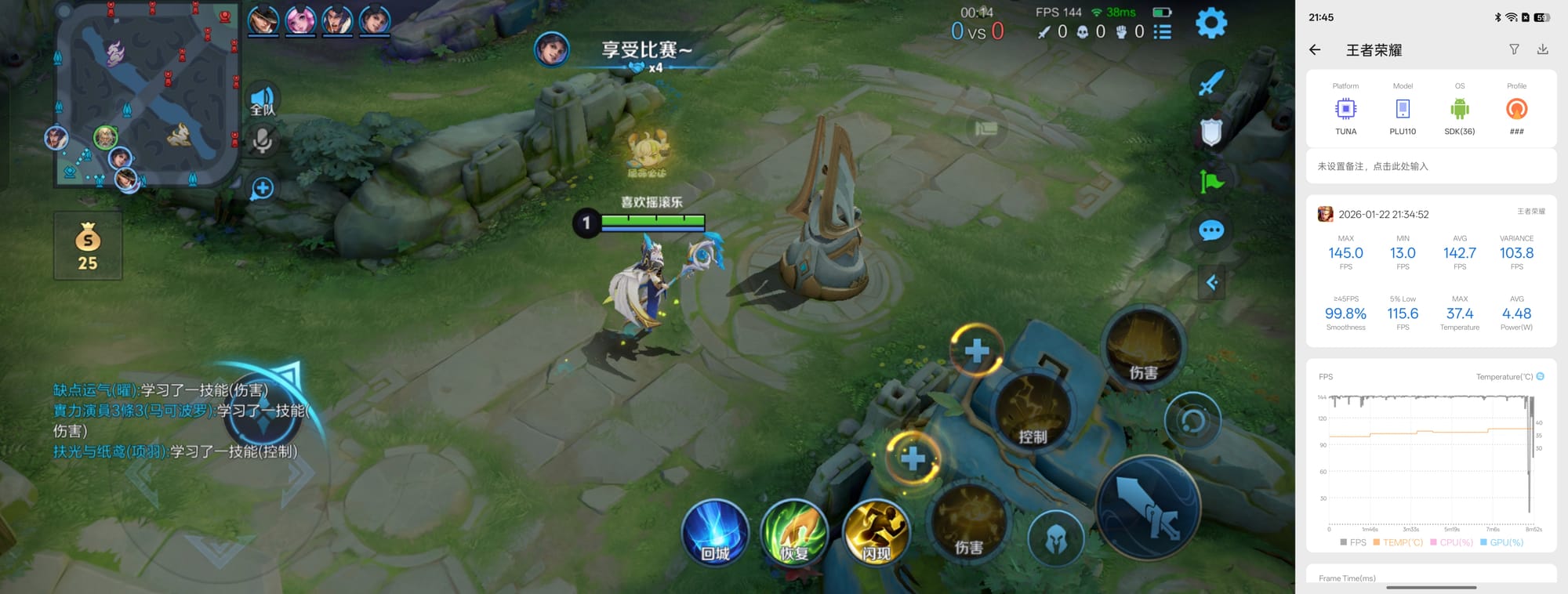Click the 未设置备注 note input field
Viewport: 1568px width, 594px height.
(x=1431, y=166)
